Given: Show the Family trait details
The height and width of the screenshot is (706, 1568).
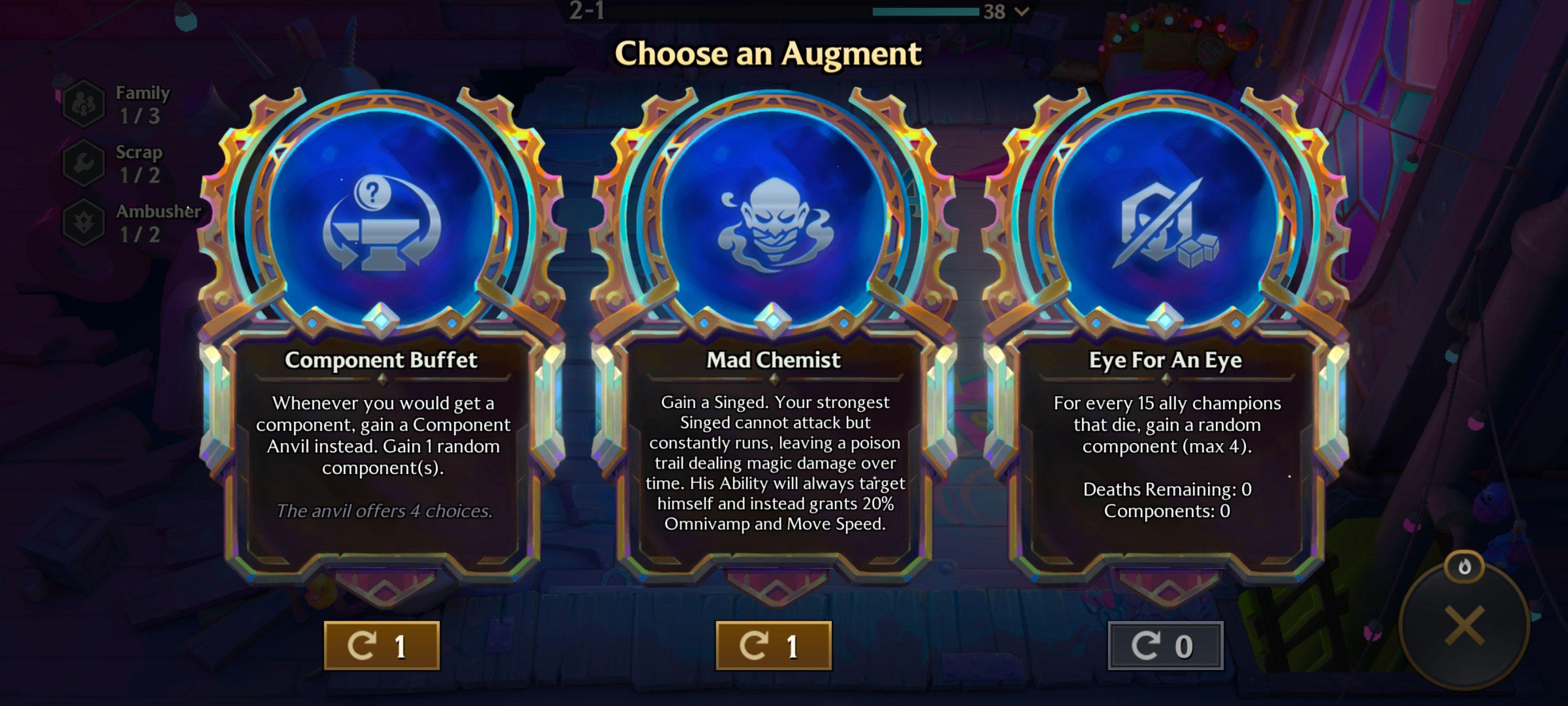Looking at the screenshot, I should pos(84,104).
